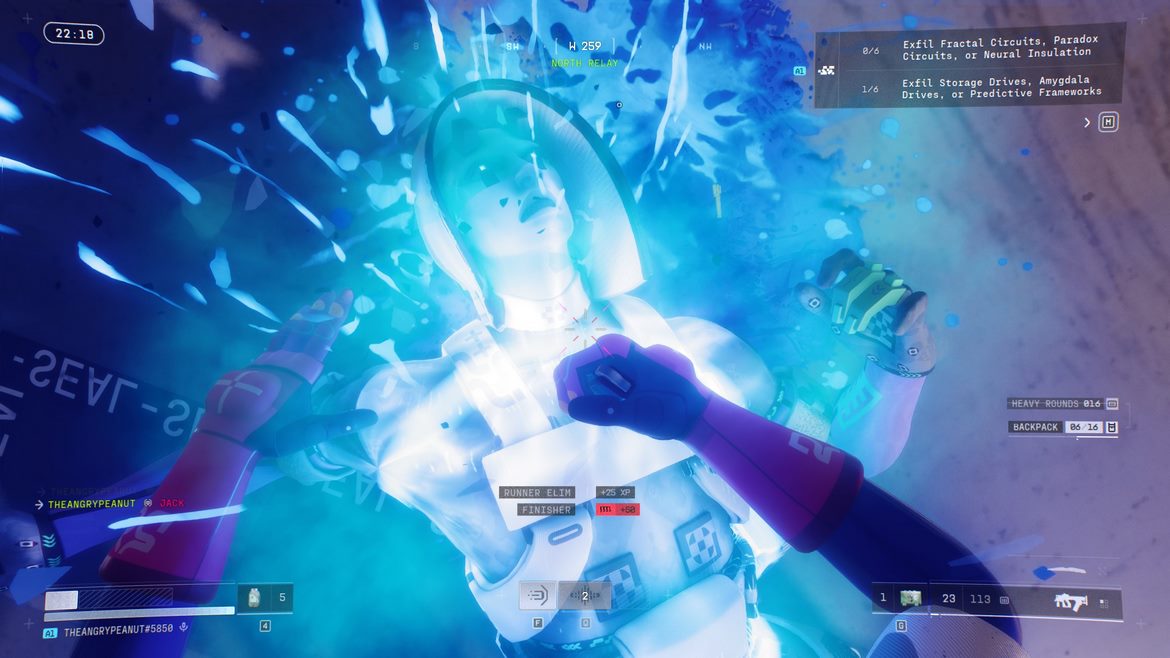This screenshot has height=658, width=1170.
Task: Open the Backpack inventory indicator
Action: pyautogui.click(x=1062, y=427)
